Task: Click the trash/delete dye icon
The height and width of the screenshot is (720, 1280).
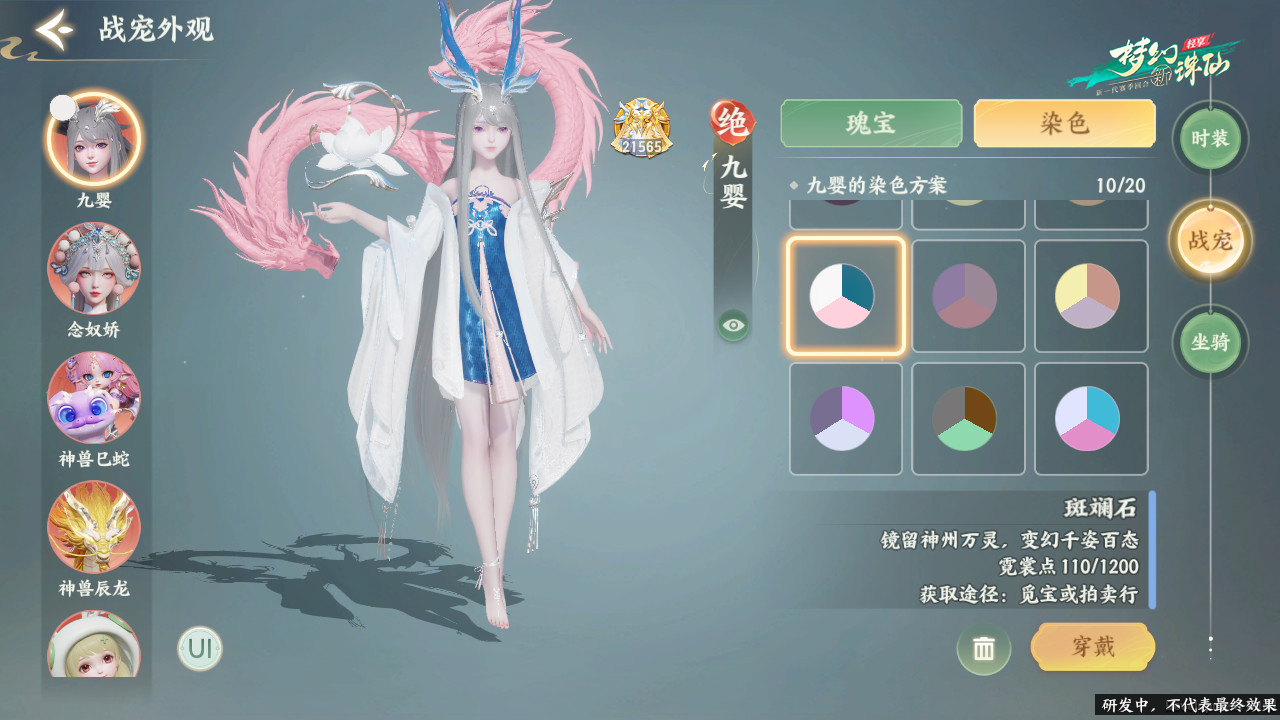Action: [985, 648]
